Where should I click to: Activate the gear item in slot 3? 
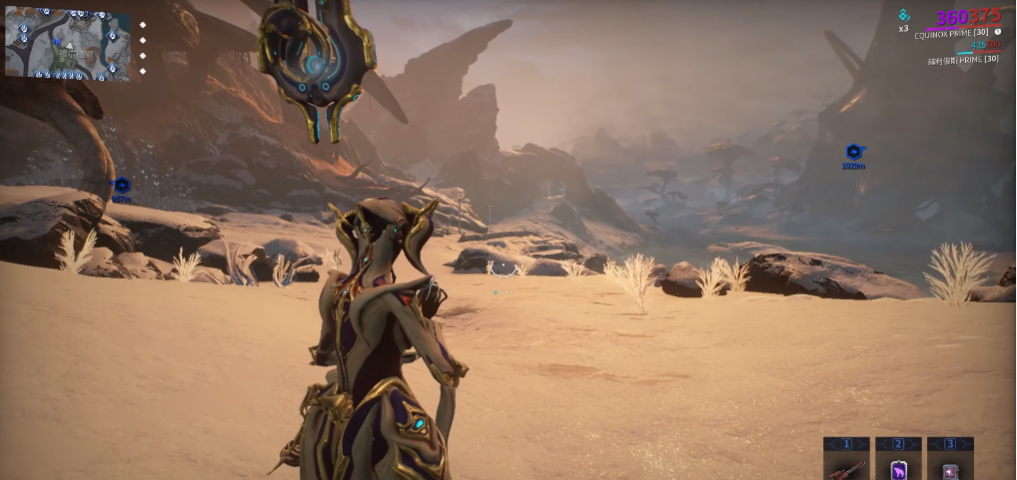[x=949, y=468]
